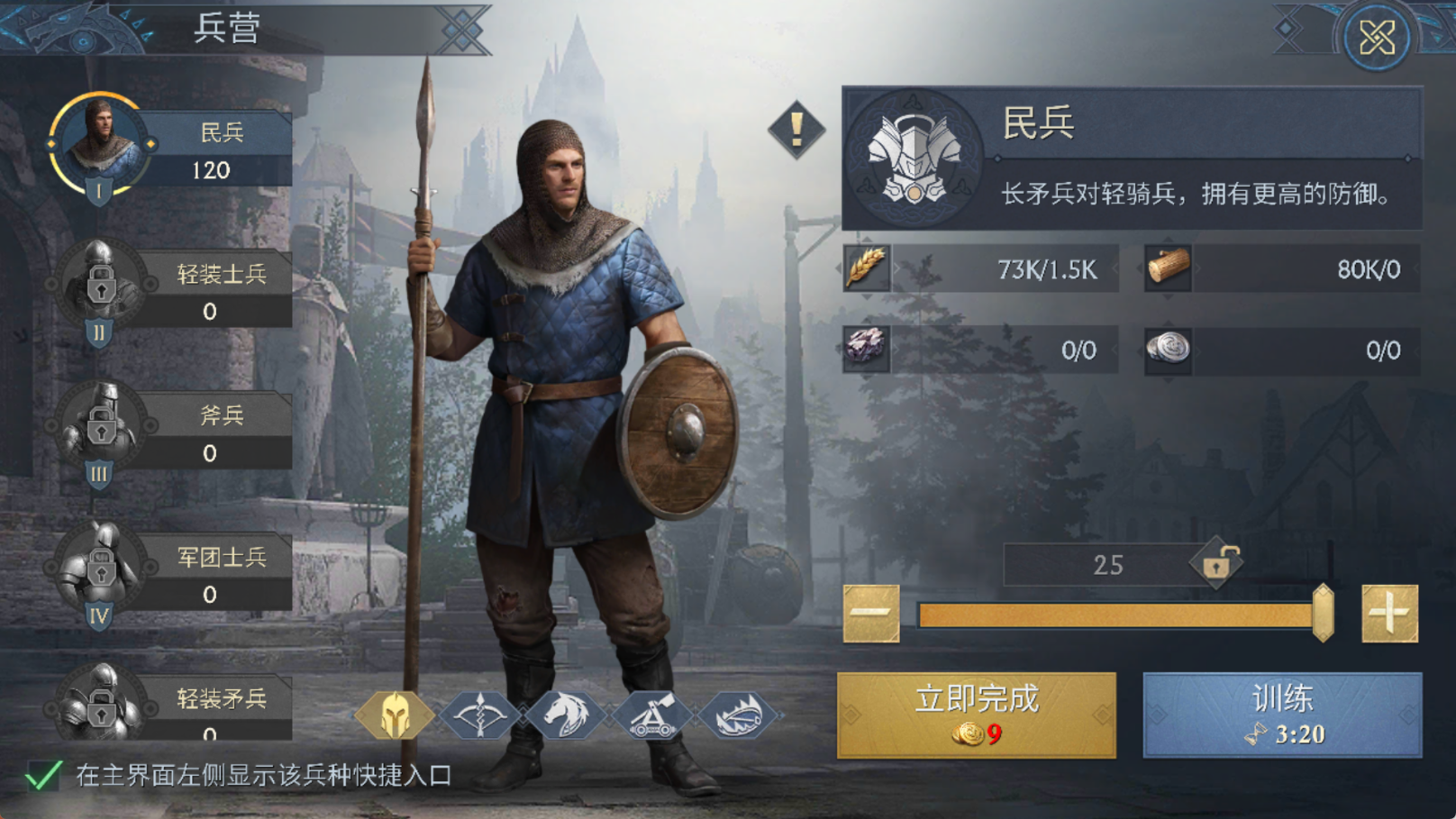Open unit info with exclamation icon
This screenshot has height=819, width=1456.
796,129
